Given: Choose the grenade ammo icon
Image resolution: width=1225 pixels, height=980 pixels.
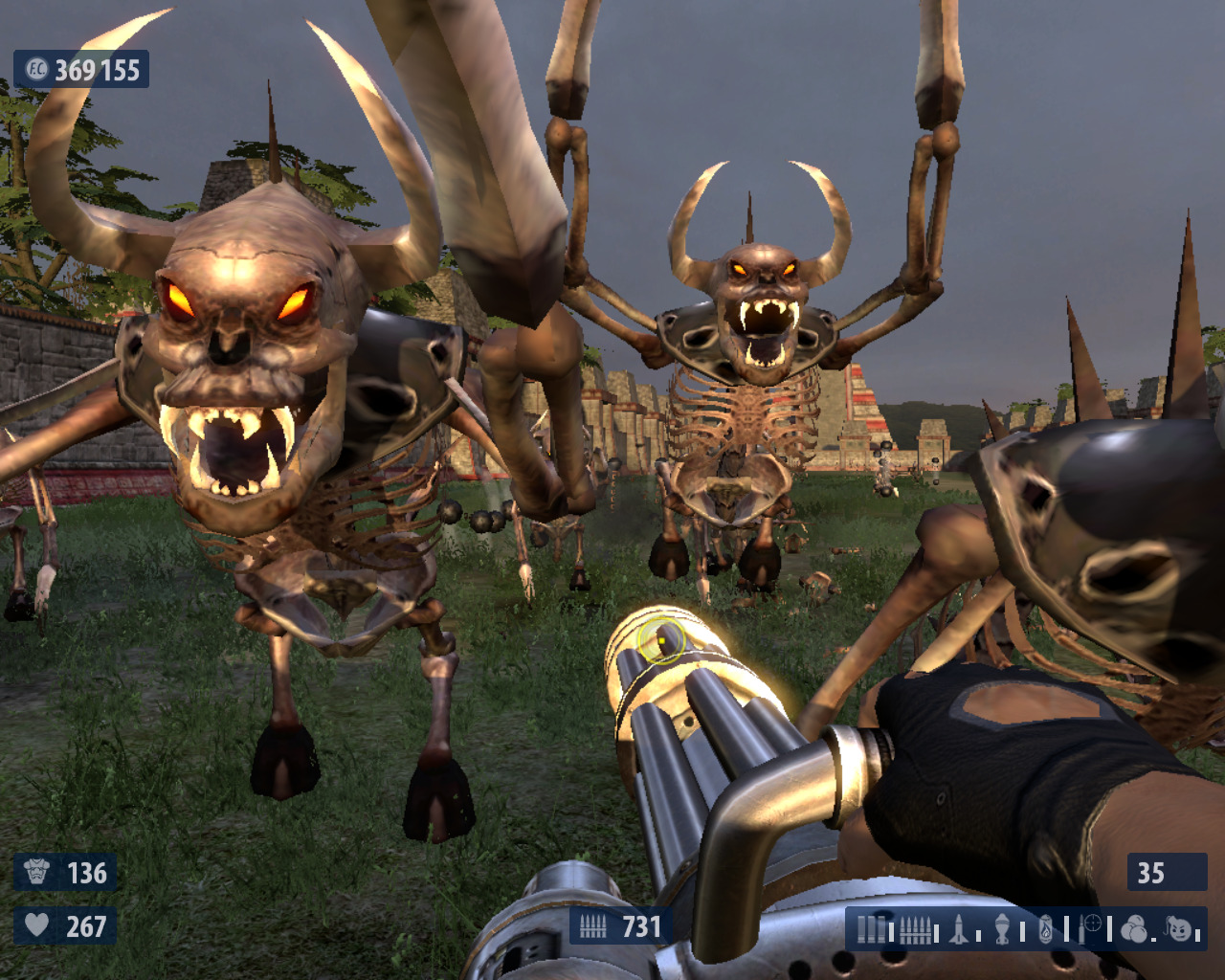Looking at the screenshot, I should [1002, 928].
